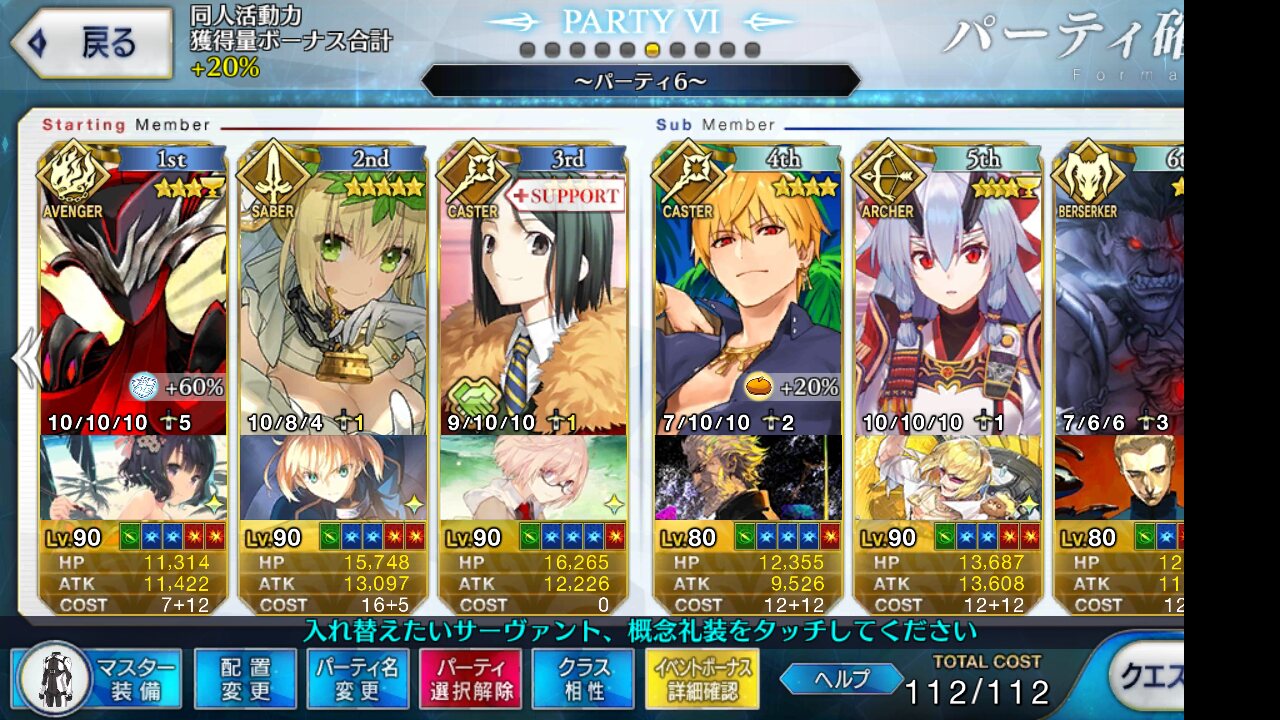Screen dimensions: 1280x720
Task: Pick the 5th slot Archer servant
Action: tap(947, 300)
